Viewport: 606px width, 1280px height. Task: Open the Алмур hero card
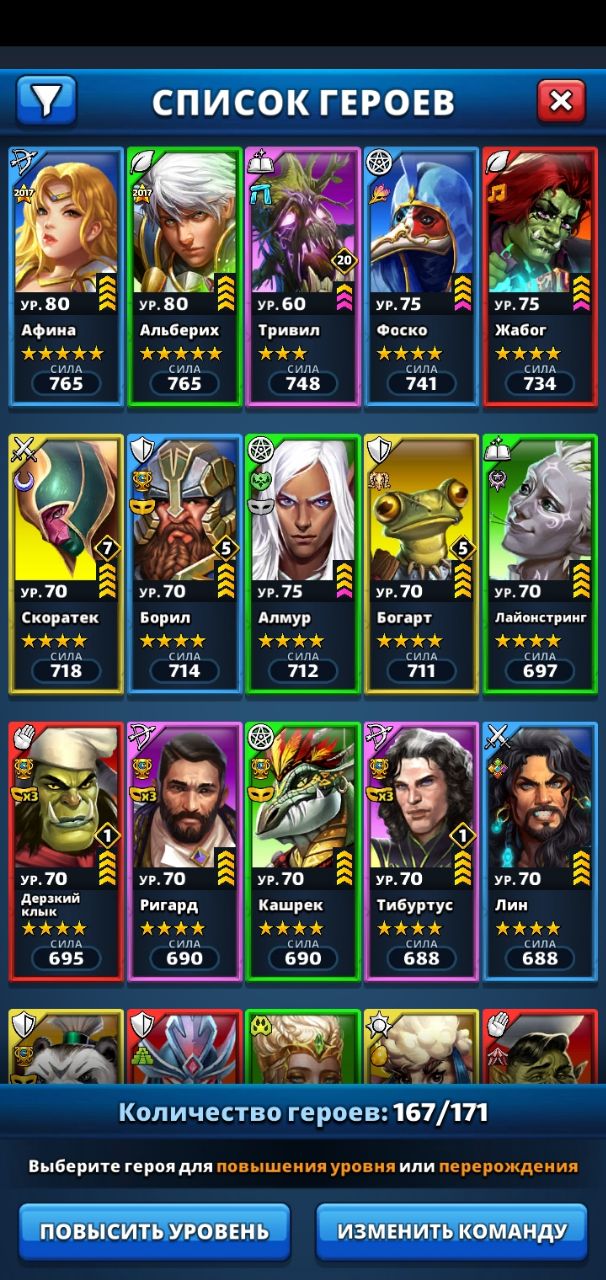point(303,562)
